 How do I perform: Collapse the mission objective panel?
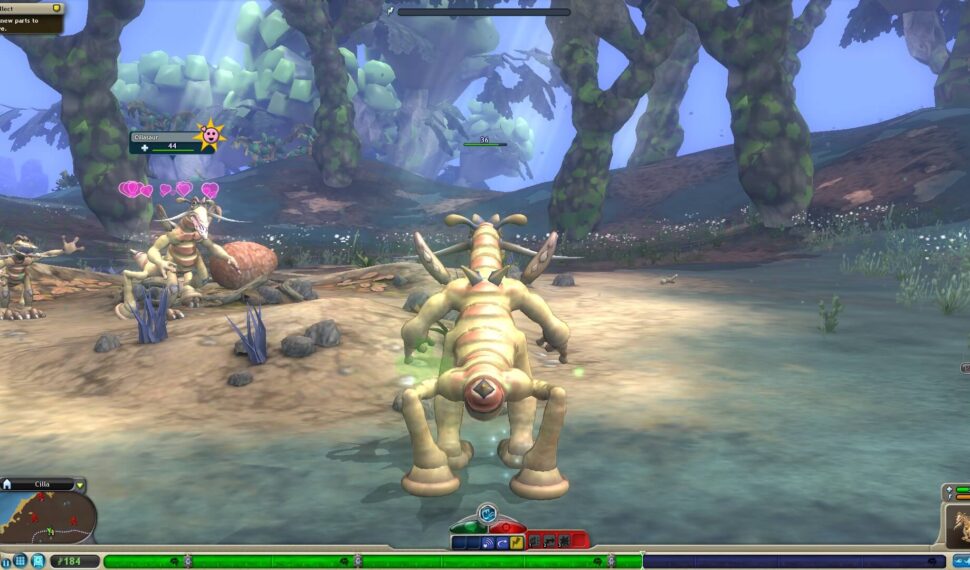(56, 7)
